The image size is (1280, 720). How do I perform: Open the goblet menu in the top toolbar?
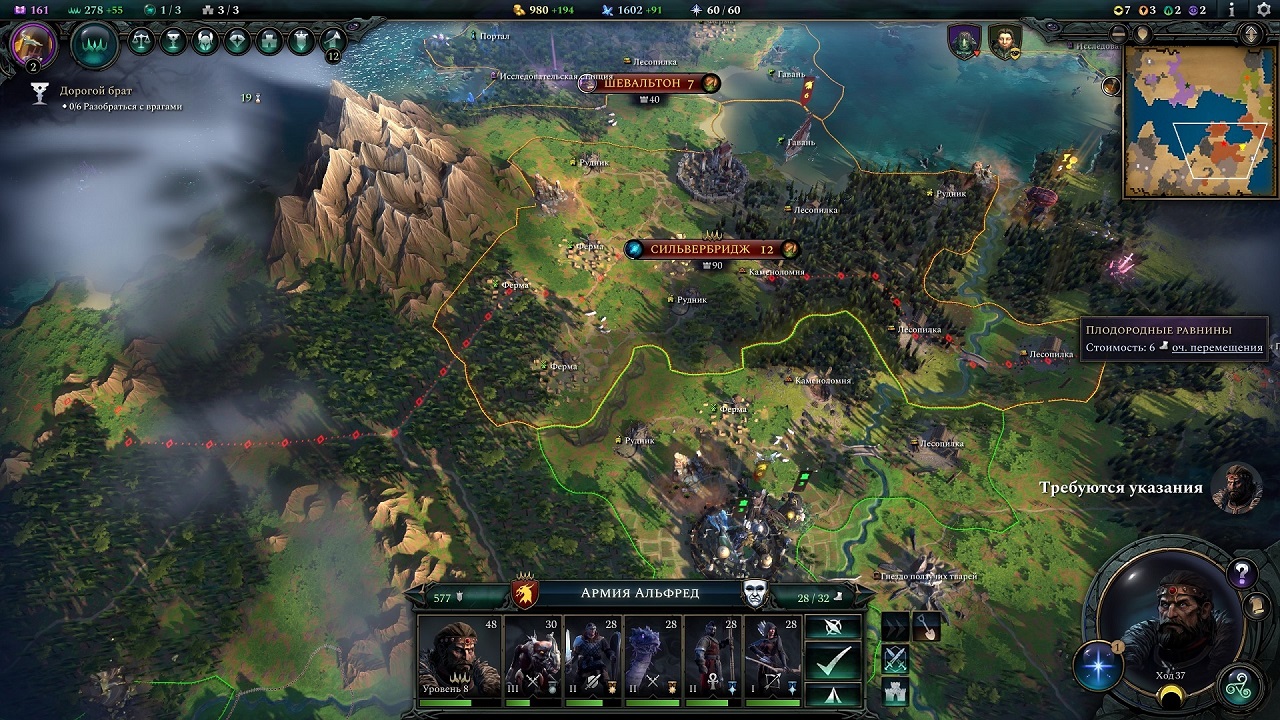point(174,41)
